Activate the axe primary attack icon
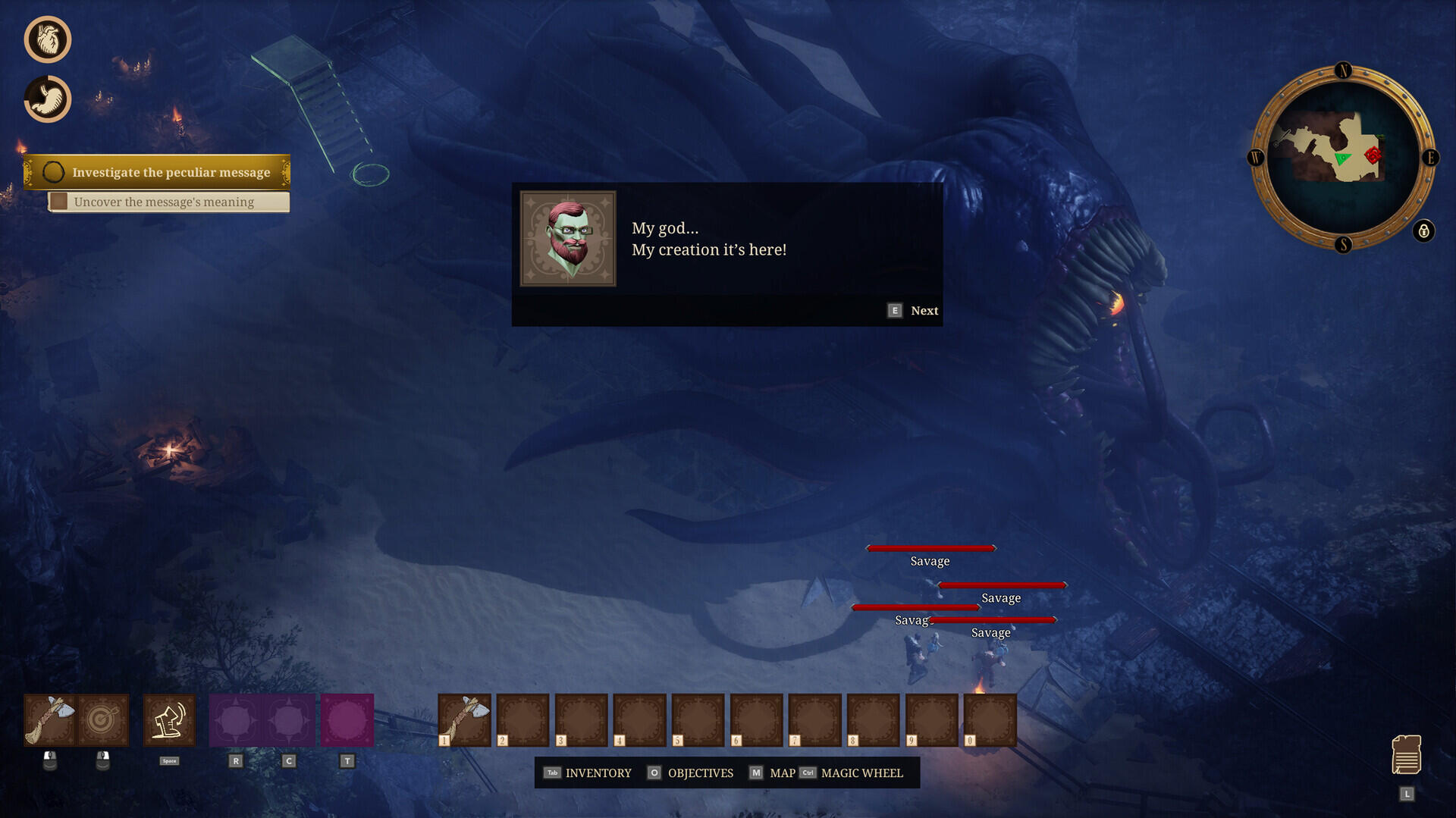The height and width of the screenshot is (818, 1456). click(50, 719)
